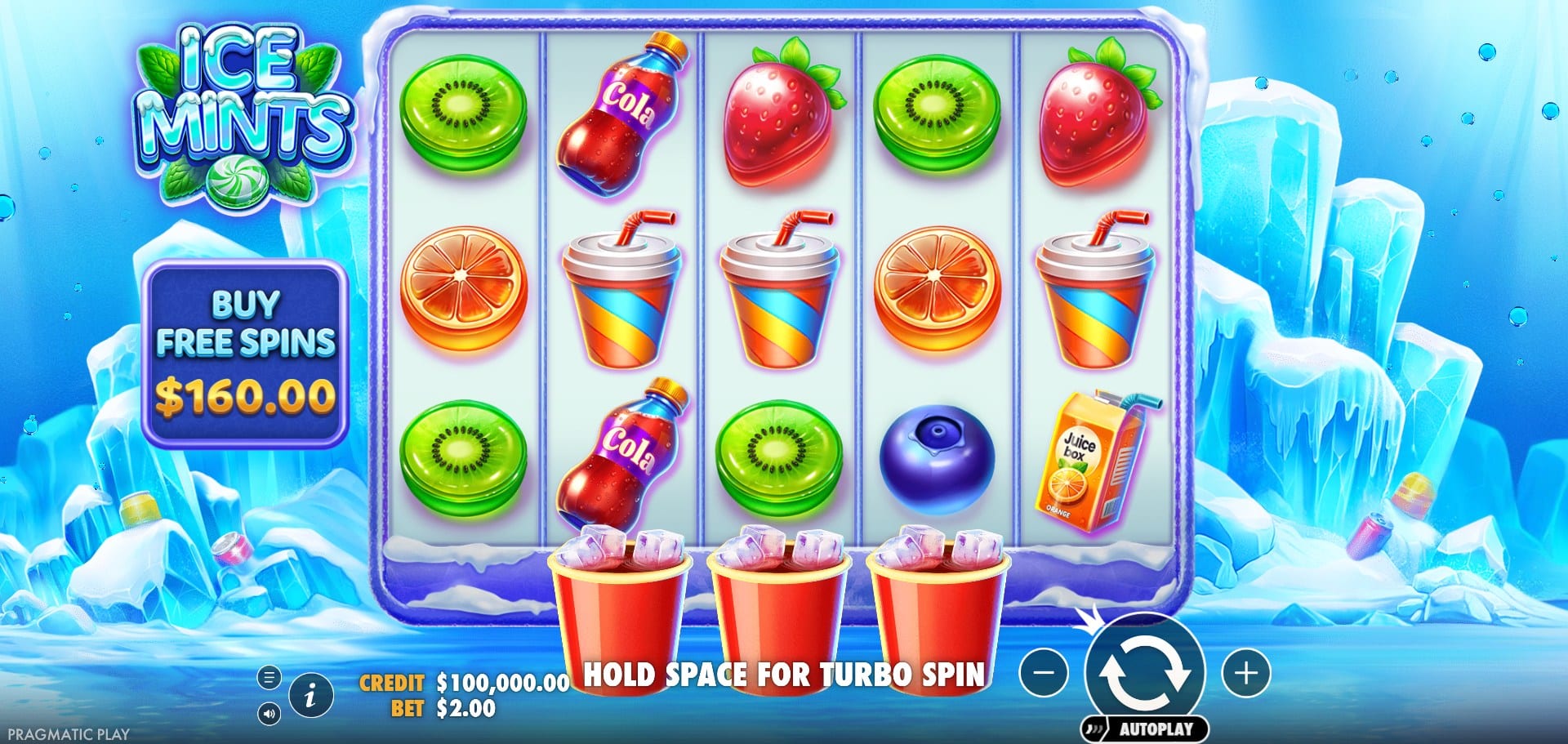Viewport: 1568px width, 744px height.
Task: Show the game info paytable
Action: (310, 696)
